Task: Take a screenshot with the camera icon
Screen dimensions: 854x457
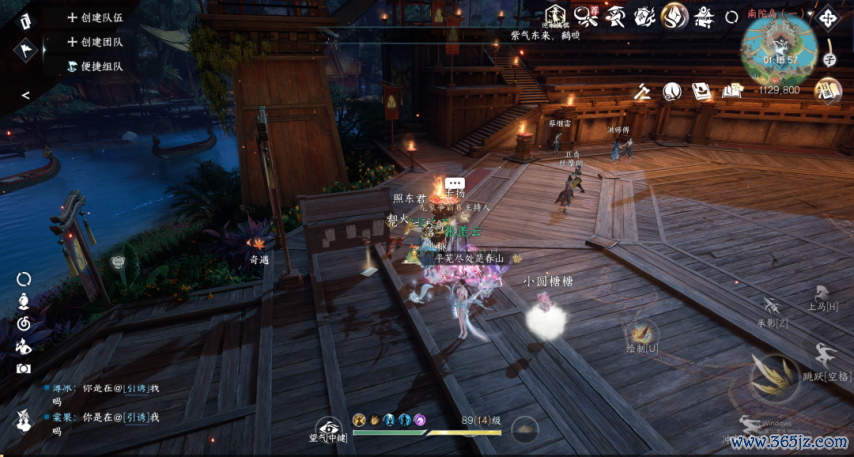Action: (24, 369)
